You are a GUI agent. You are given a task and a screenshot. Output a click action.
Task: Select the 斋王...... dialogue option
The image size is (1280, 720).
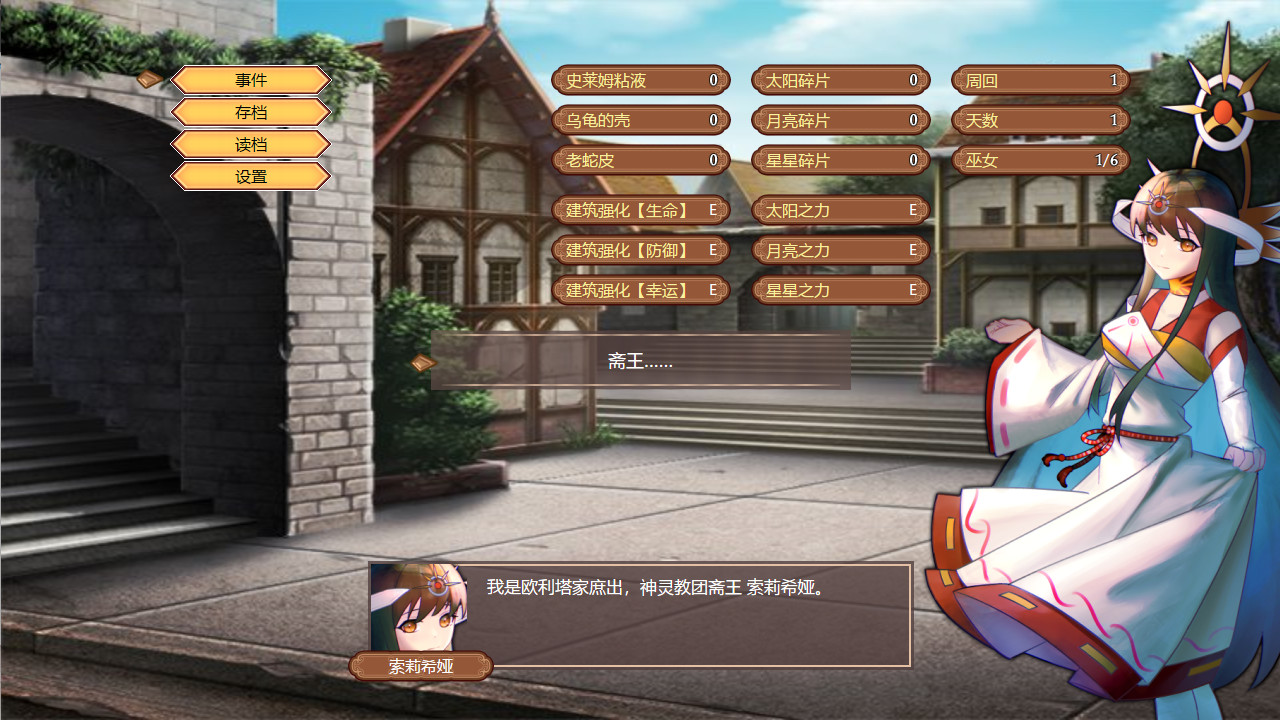[x=640, y=364]
